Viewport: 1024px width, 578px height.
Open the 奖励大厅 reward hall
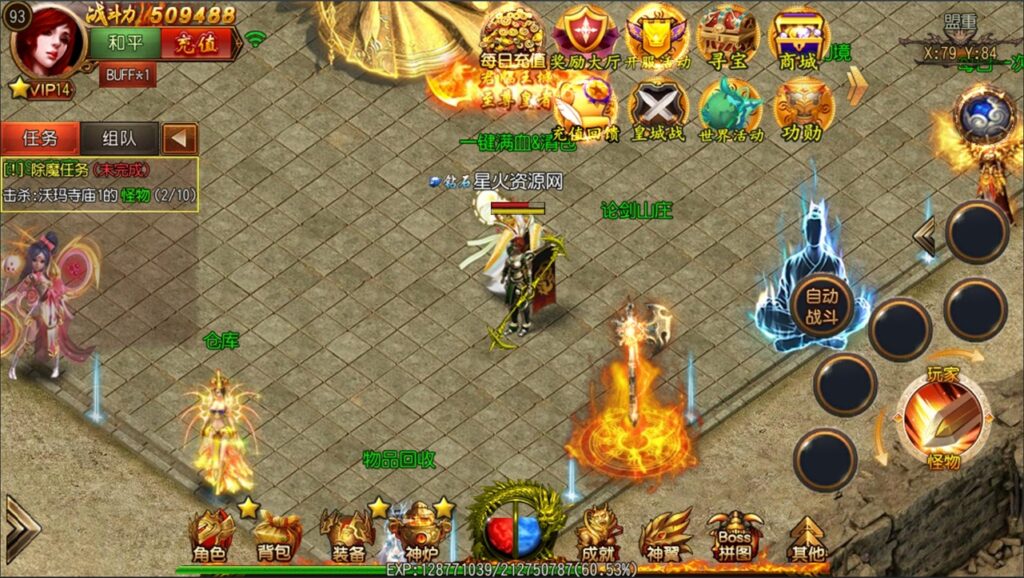(x=586, y=37)
